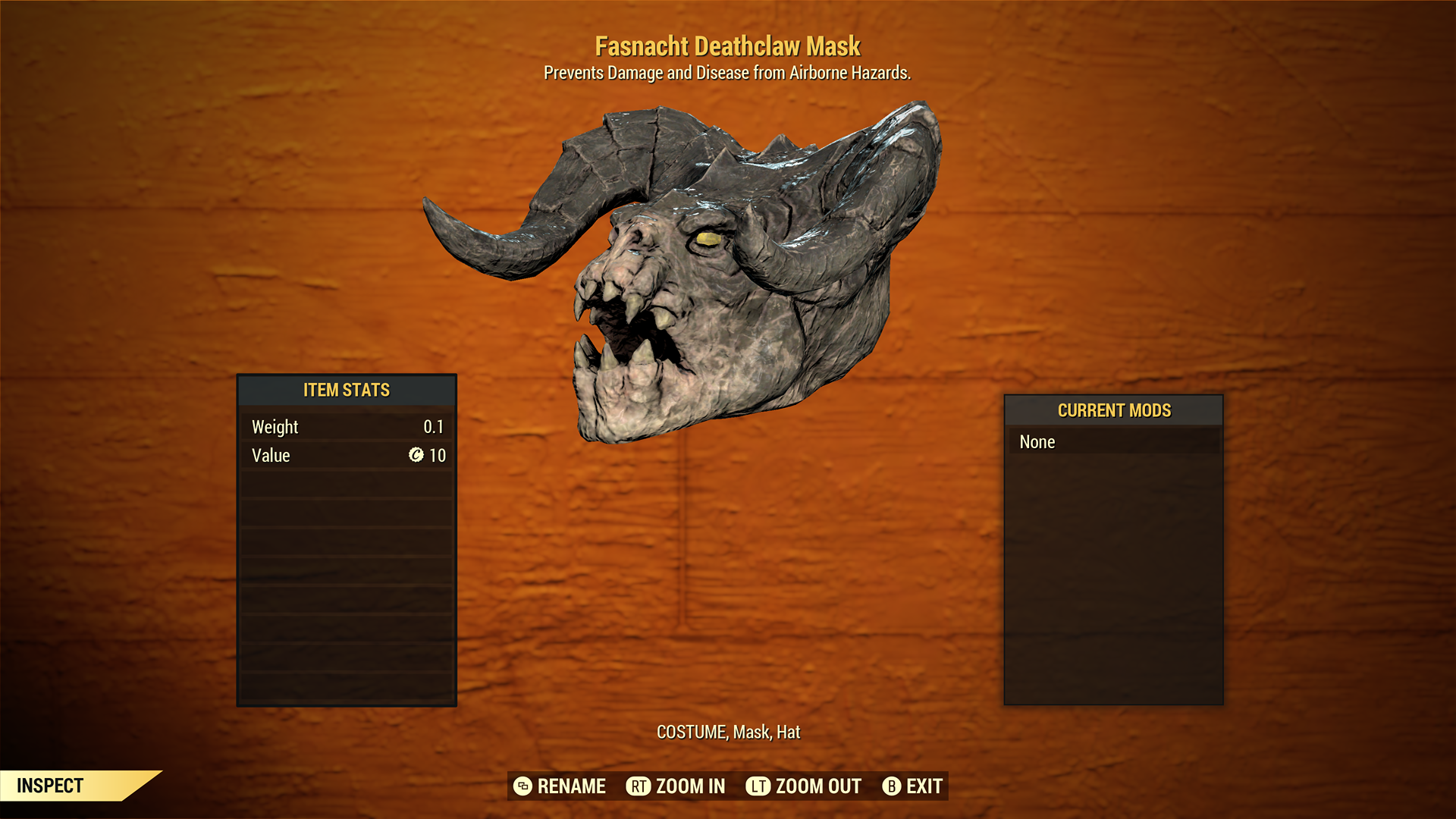This screenshot has width=1456, height=819.
Task: Click the COSTUME, Mask, Hat category text
Action: pos(727,733)
